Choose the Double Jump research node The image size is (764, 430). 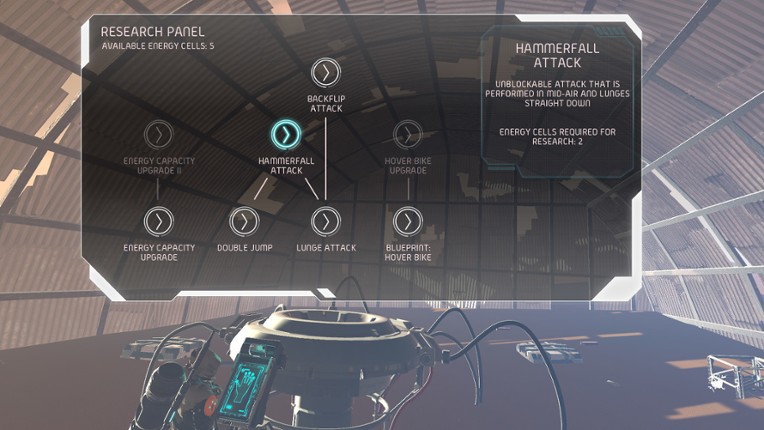click(x=245, y=221)
